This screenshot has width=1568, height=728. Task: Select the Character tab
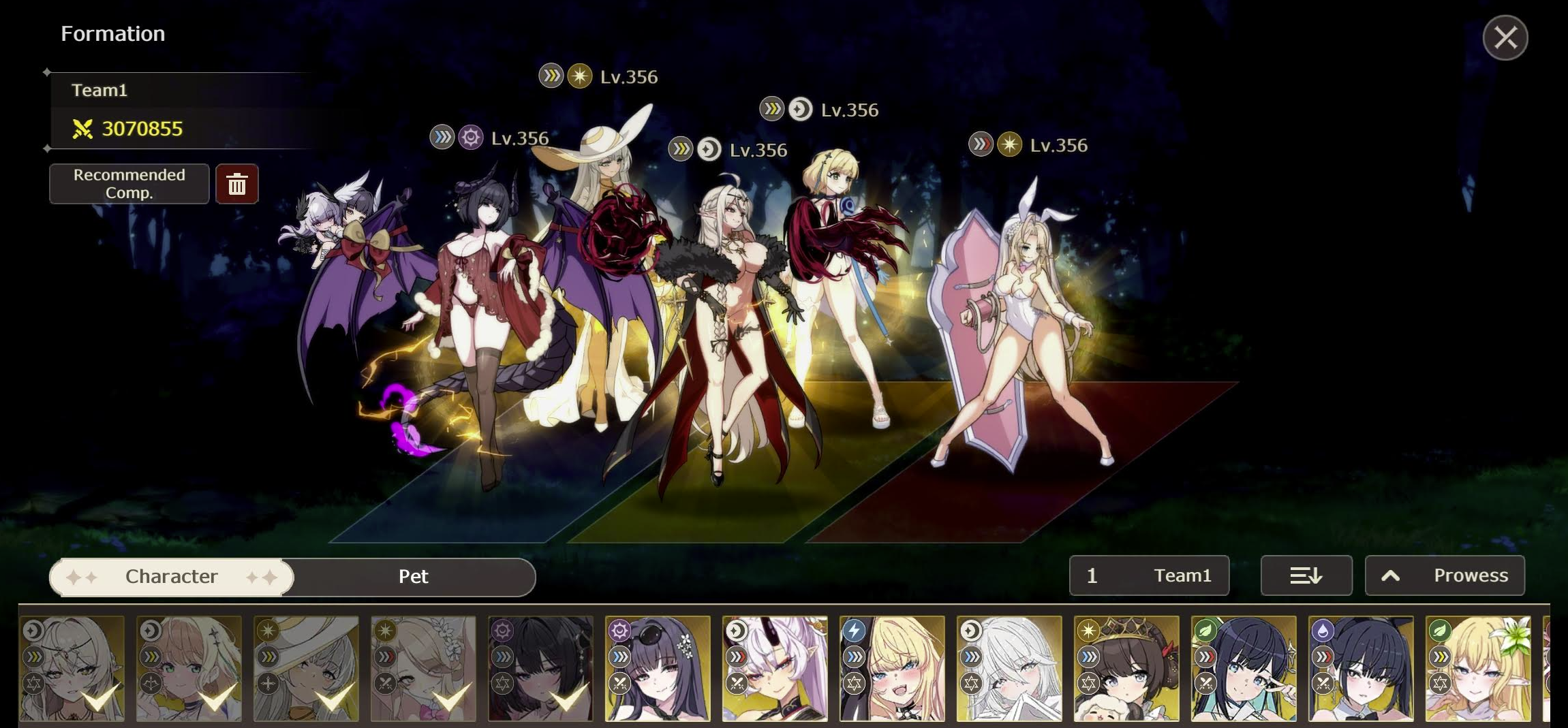[172, 577]
